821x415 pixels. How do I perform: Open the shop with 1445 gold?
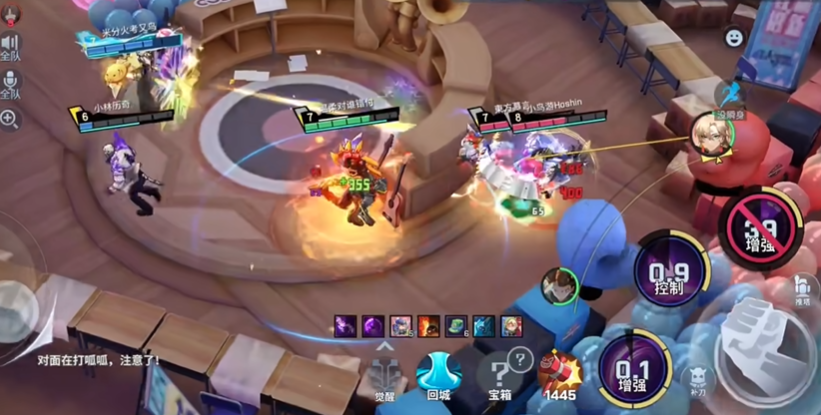coord(560,377)
